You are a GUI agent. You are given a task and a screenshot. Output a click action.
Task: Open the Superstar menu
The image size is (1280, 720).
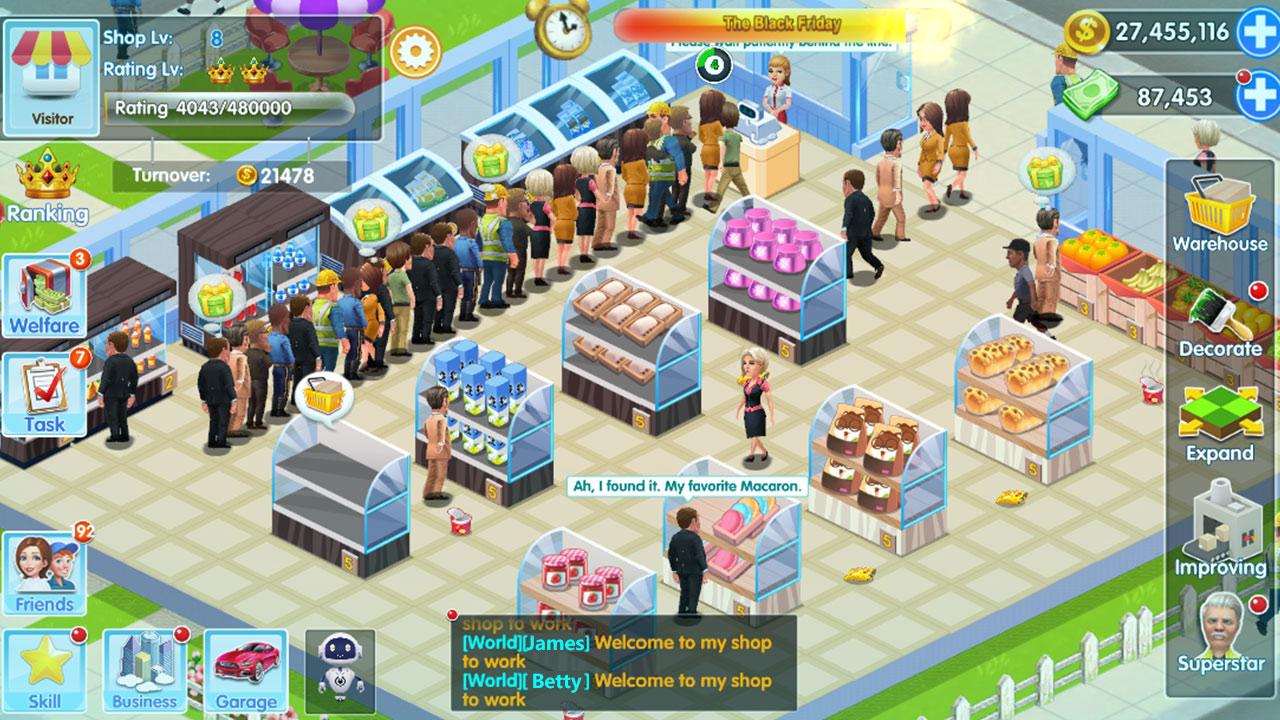[x=1220, y=632]
